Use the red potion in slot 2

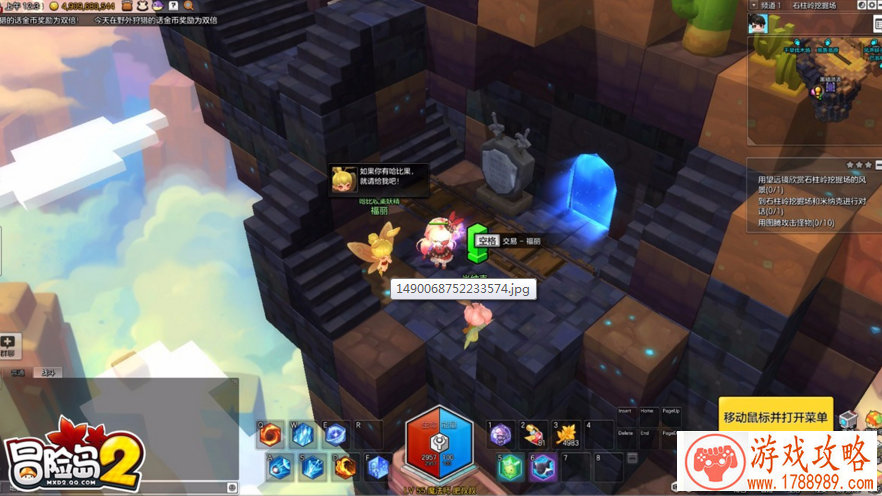533,435
